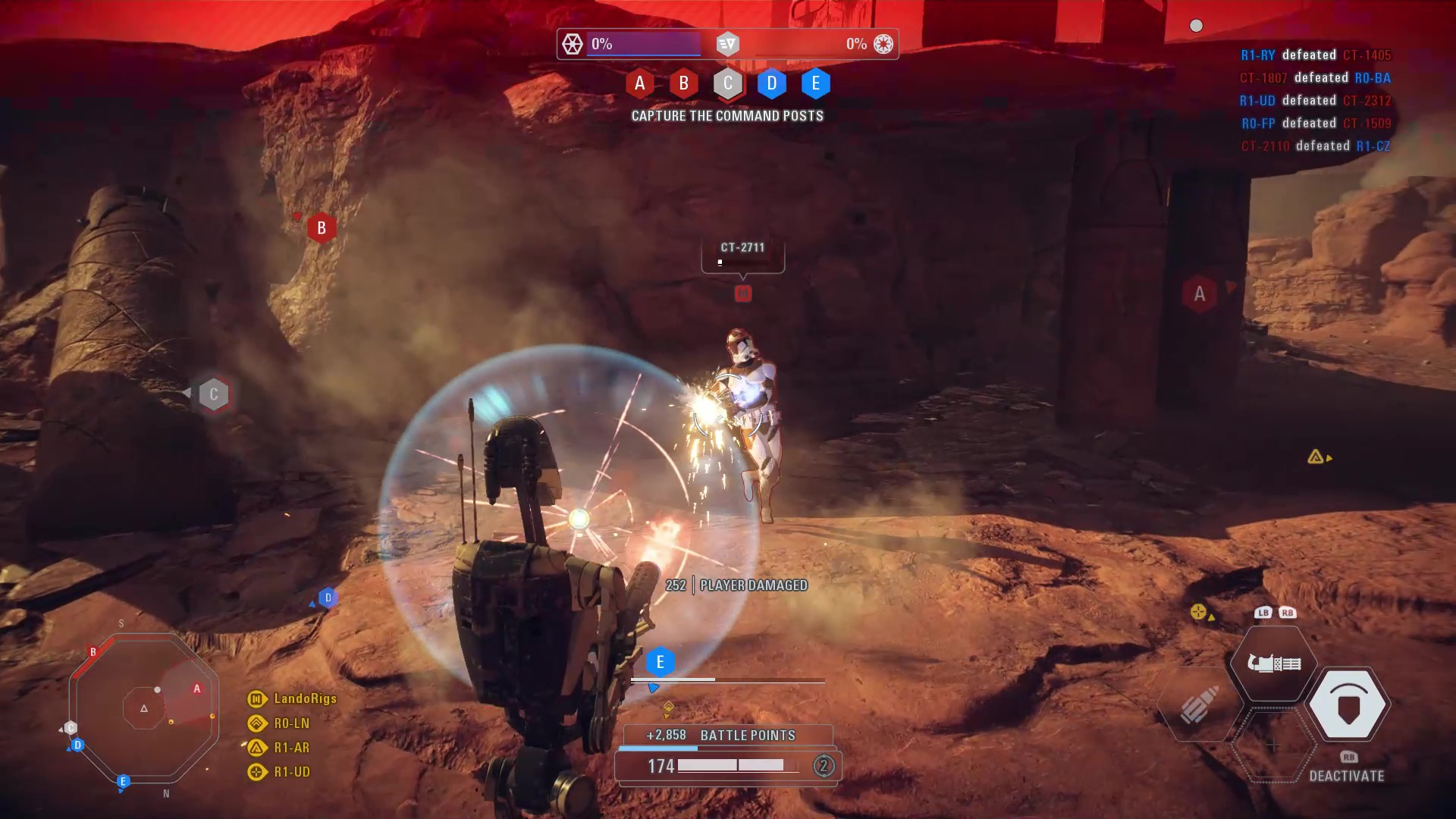Click the Separatist faction emblem on the score bar
The height and width of the screenshot is (819, 1456).
[x=573, y=44]
